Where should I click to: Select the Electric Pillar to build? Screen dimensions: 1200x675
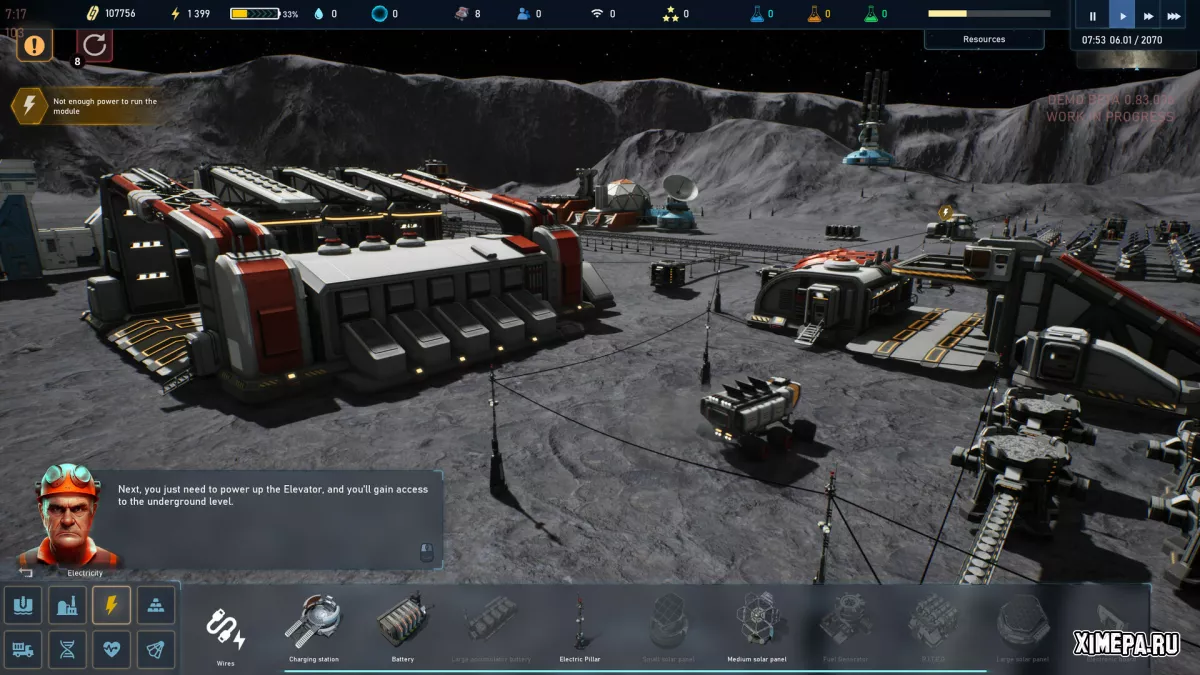point(579,627)
